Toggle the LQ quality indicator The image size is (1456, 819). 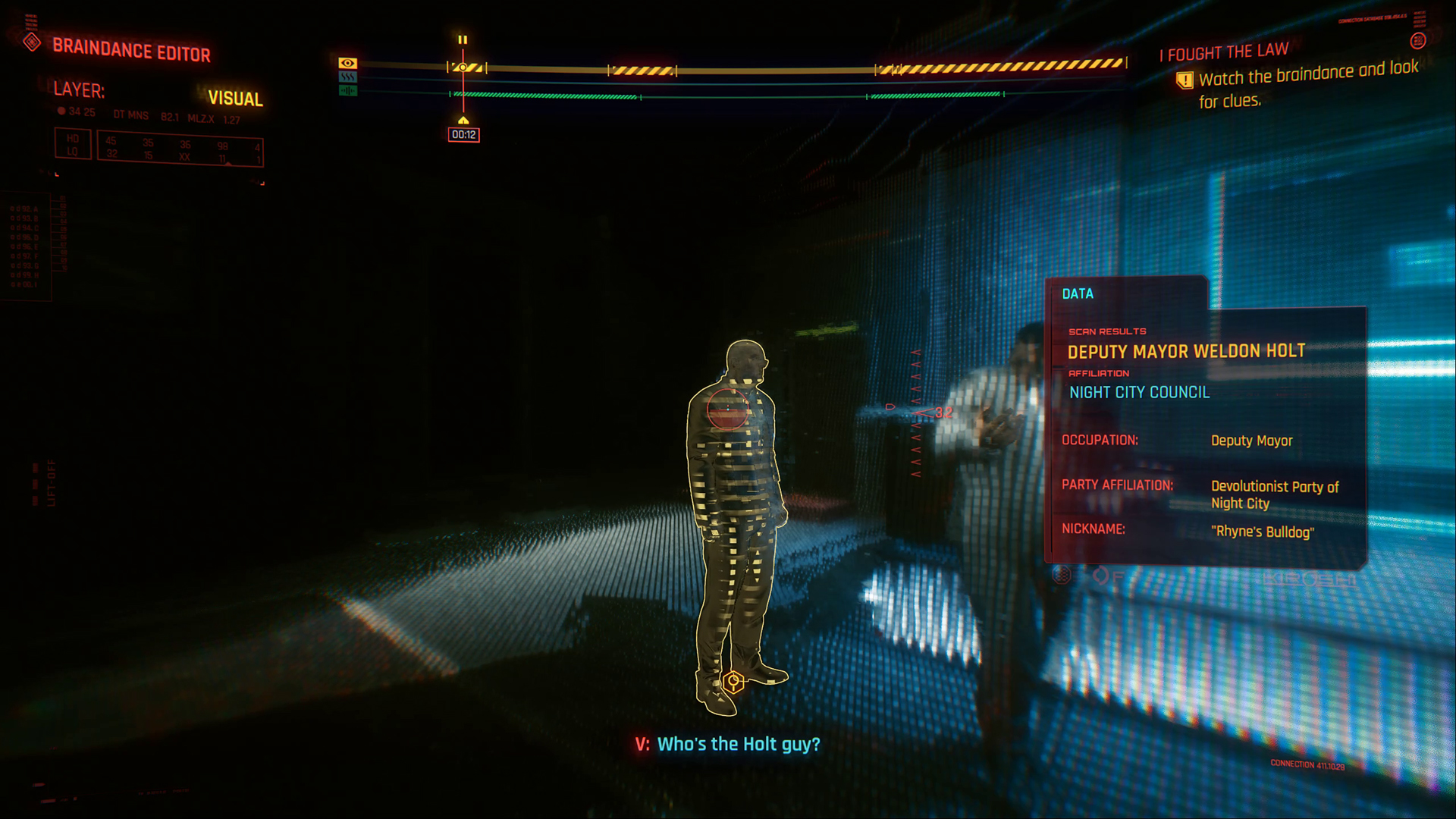[74, 150]
